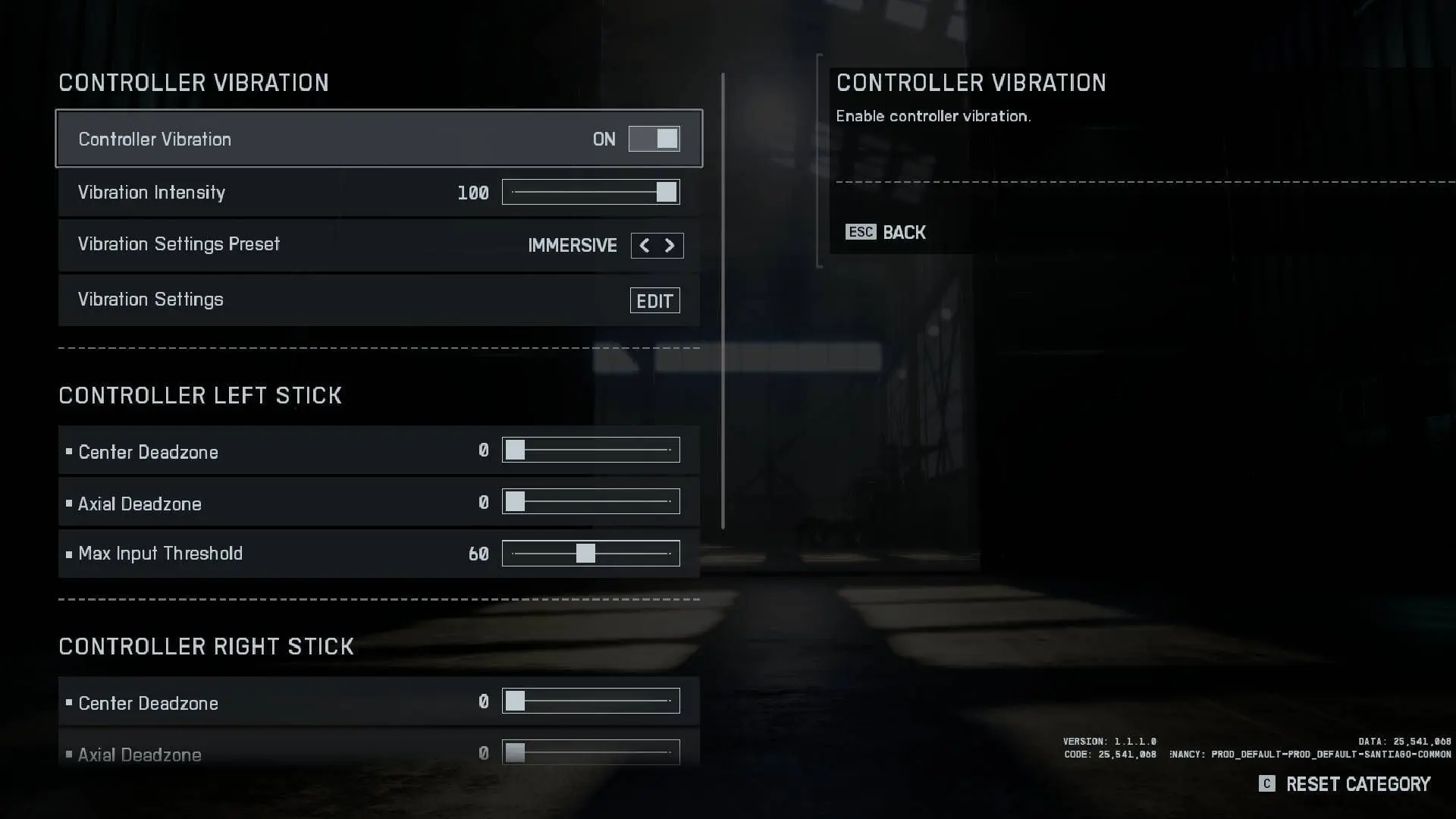Click the right chevron on Vibration Settings Preset
This screenshot has height=819, width=1456.
pos(670,245)
